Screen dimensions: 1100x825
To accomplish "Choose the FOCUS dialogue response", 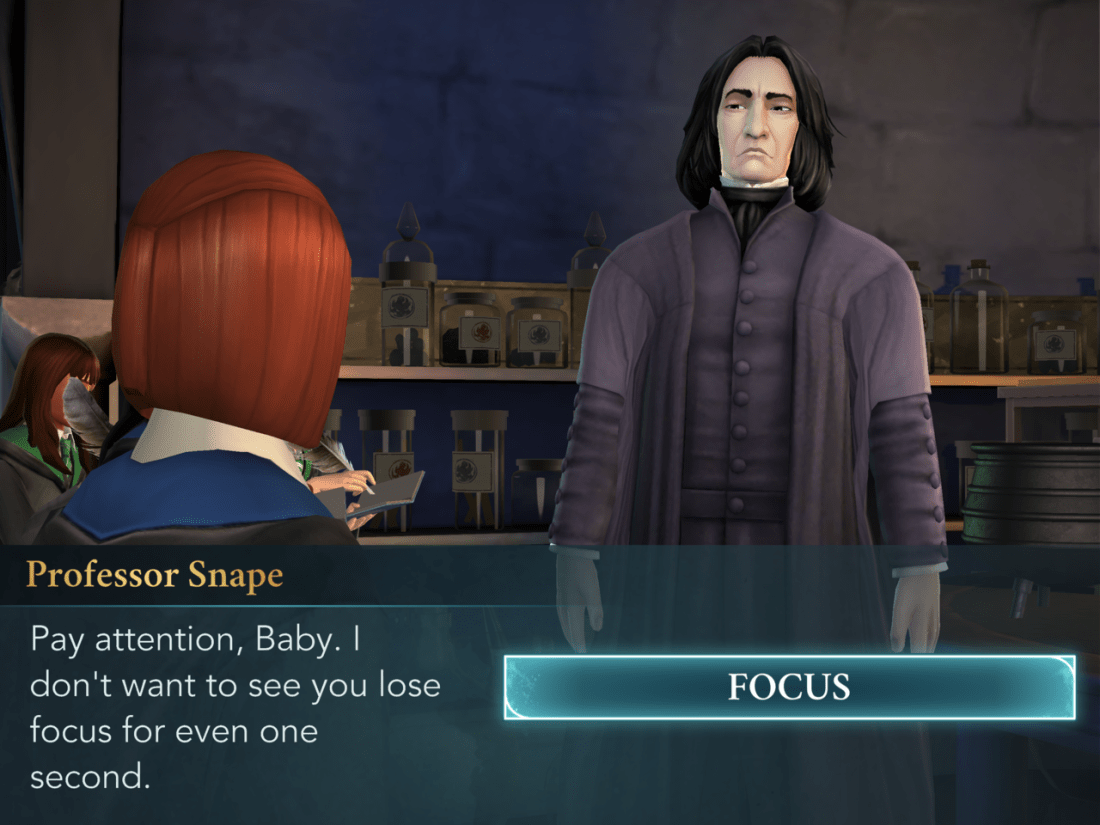I will click(x=789, y=687).
